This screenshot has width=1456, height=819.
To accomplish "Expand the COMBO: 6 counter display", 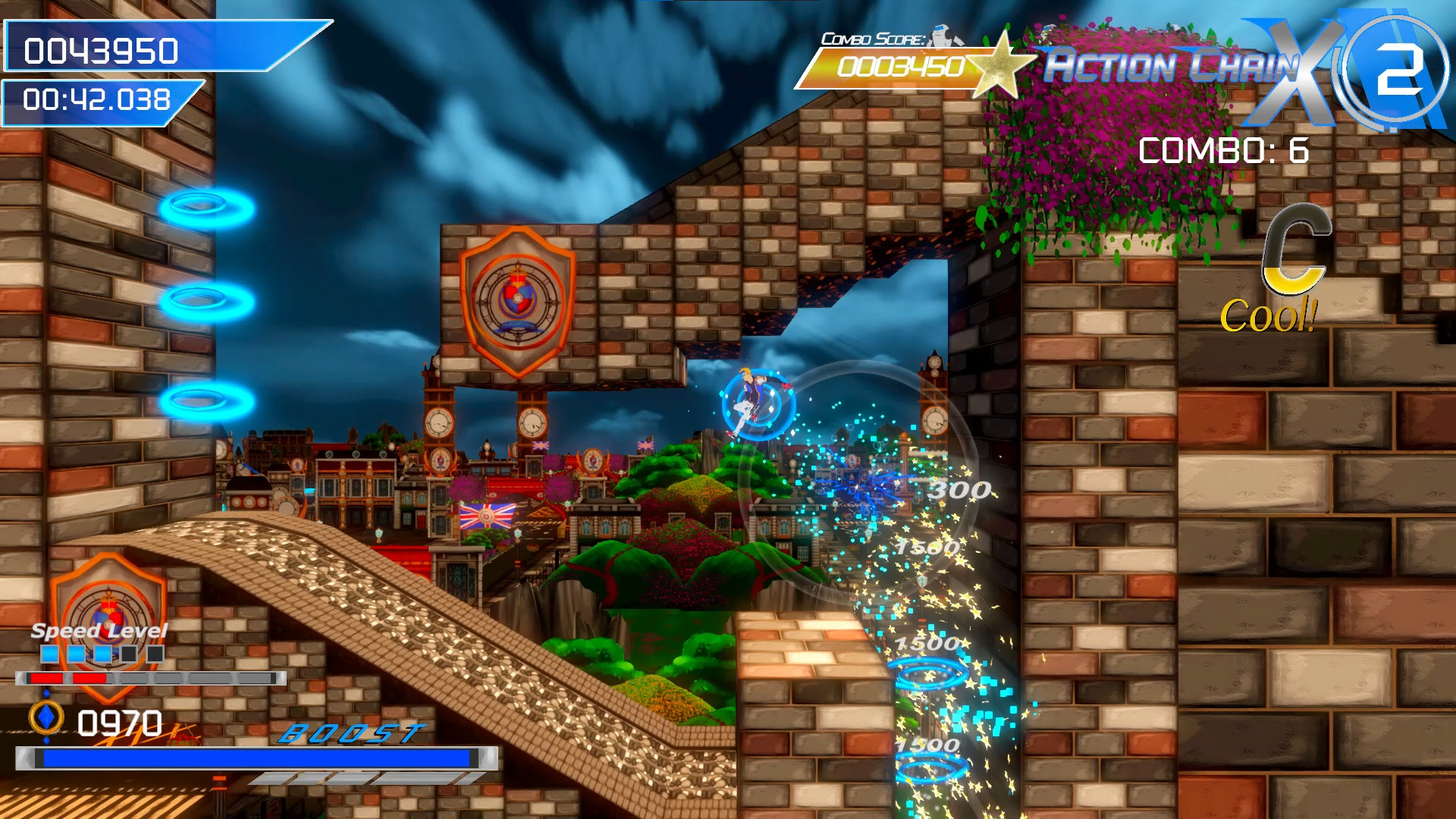I will tap(1222, 150).
